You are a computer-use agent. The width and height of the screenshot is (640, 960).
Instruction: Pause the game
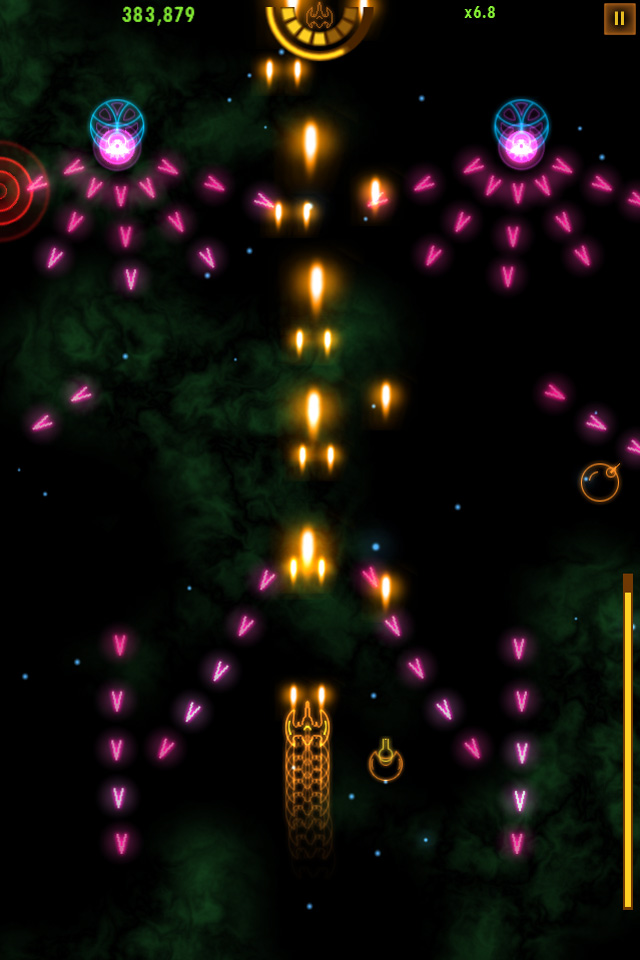619,19
